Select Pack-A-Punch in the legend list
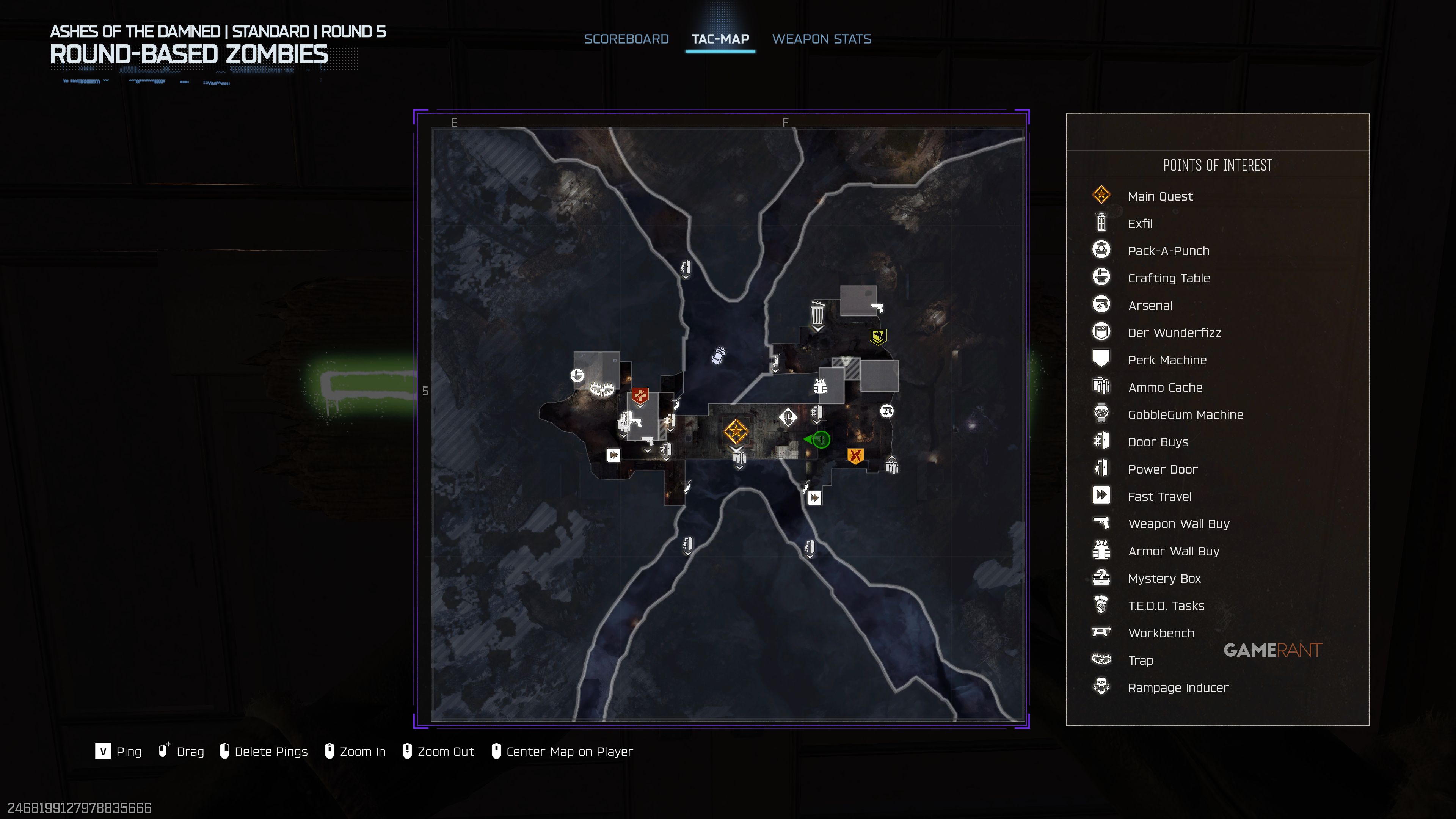The height and width of the screenshot is (819, 1456). click(1168, 251)
